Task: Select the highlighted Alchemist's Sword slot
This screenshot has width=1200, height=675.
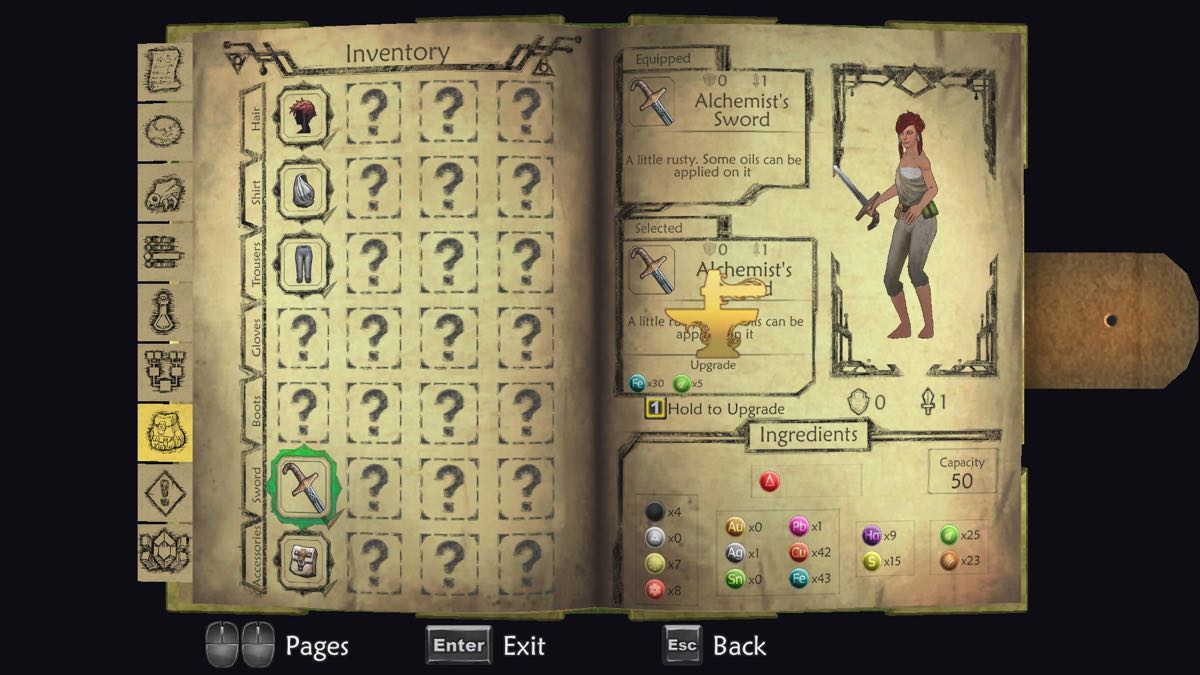Action: point(303,486)
